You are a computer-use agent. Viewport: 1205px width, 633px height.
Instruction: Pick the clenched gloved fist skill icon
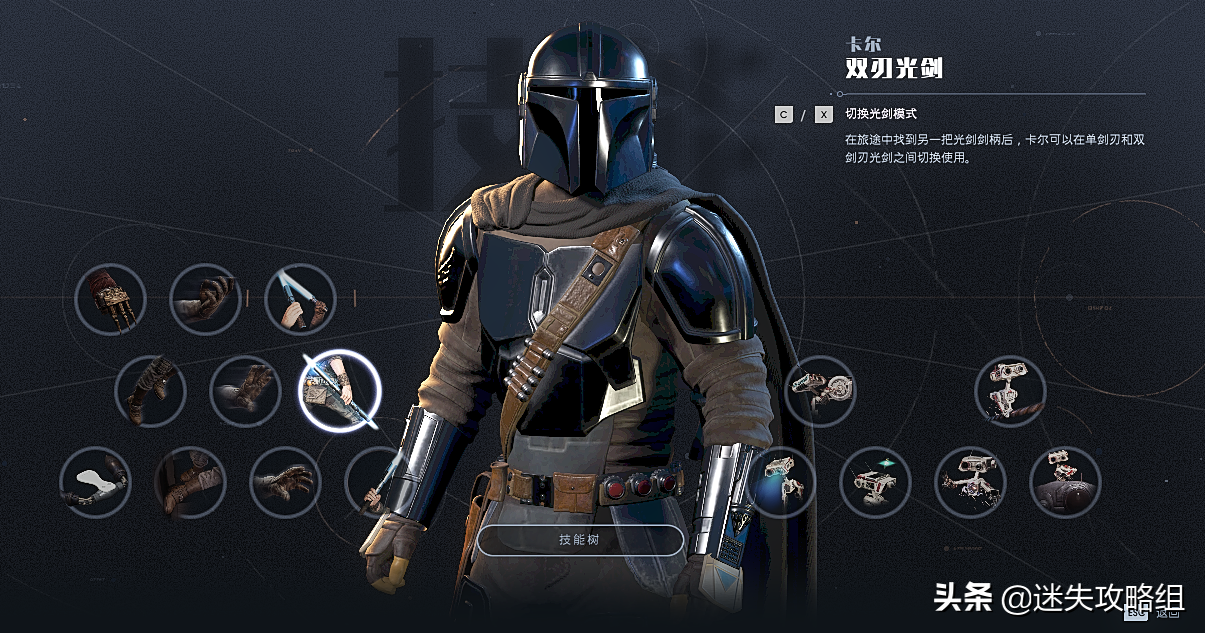pyautogui.click(x=205, y=298)
